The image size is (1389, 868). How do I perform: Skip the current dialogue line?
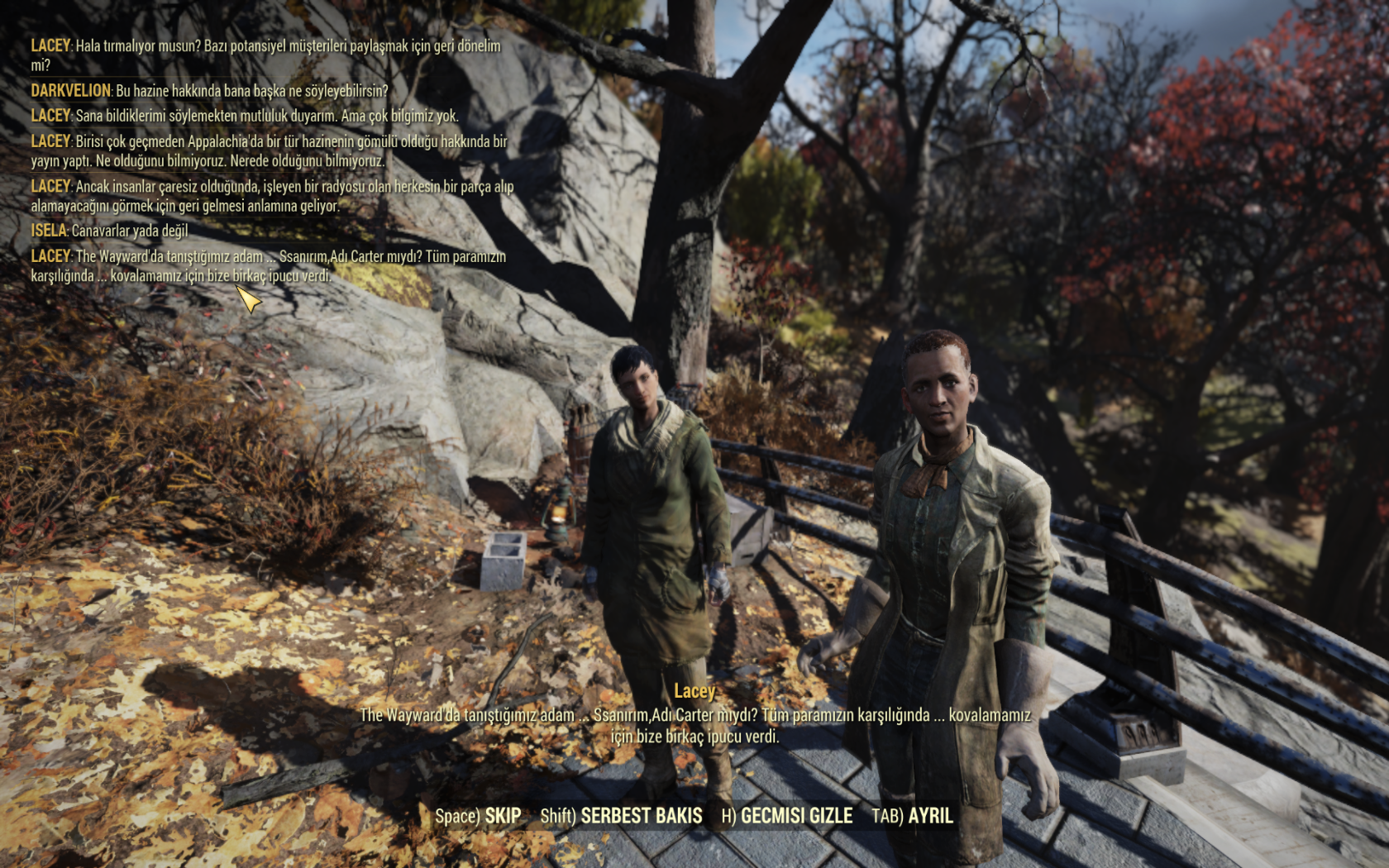[x=479, y=816]
